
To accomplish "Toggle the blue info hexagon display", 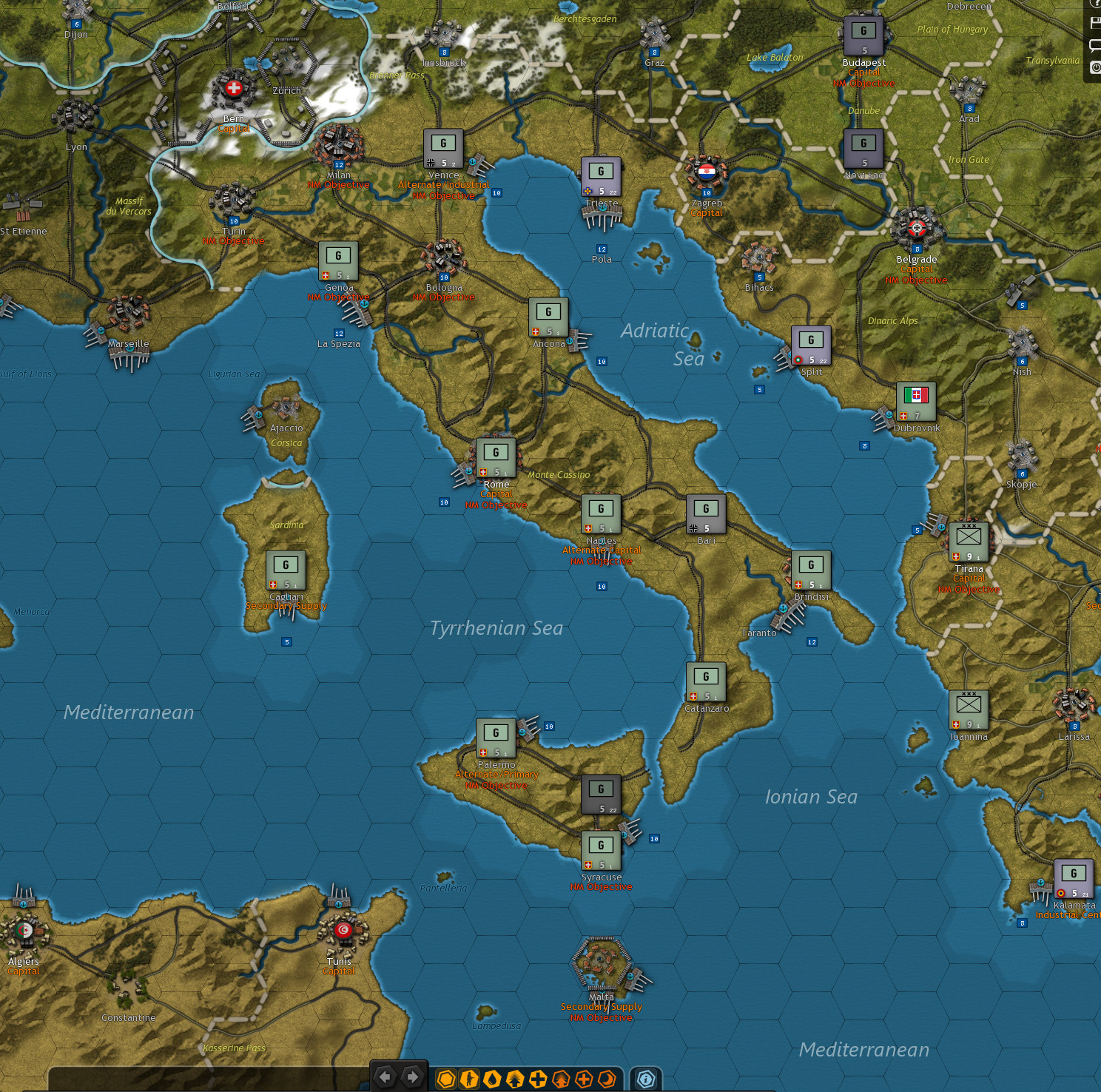I will pos(646,1079).
